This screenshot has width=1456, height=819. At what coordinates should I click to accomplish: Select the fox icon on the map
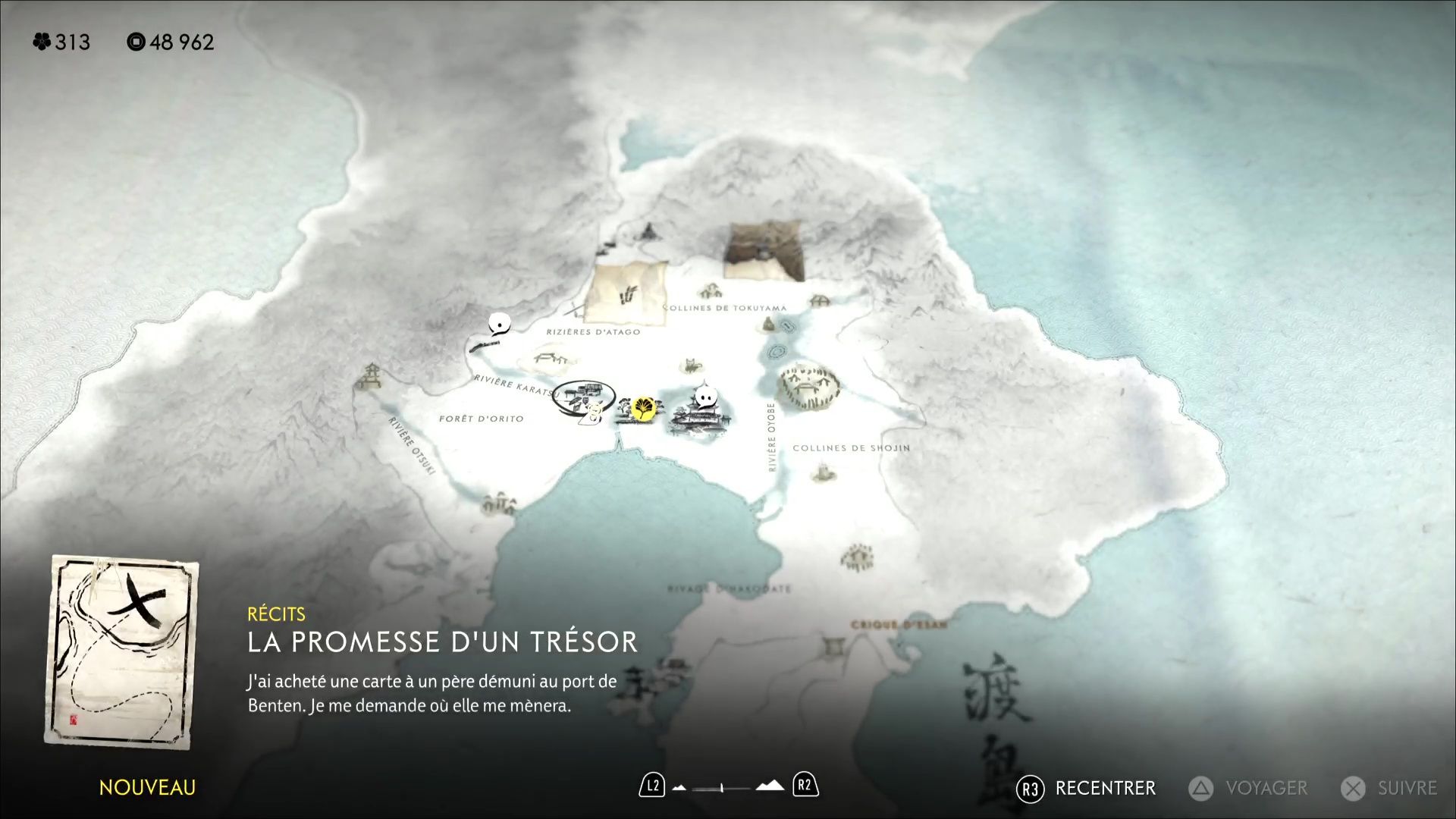point(691,366)
